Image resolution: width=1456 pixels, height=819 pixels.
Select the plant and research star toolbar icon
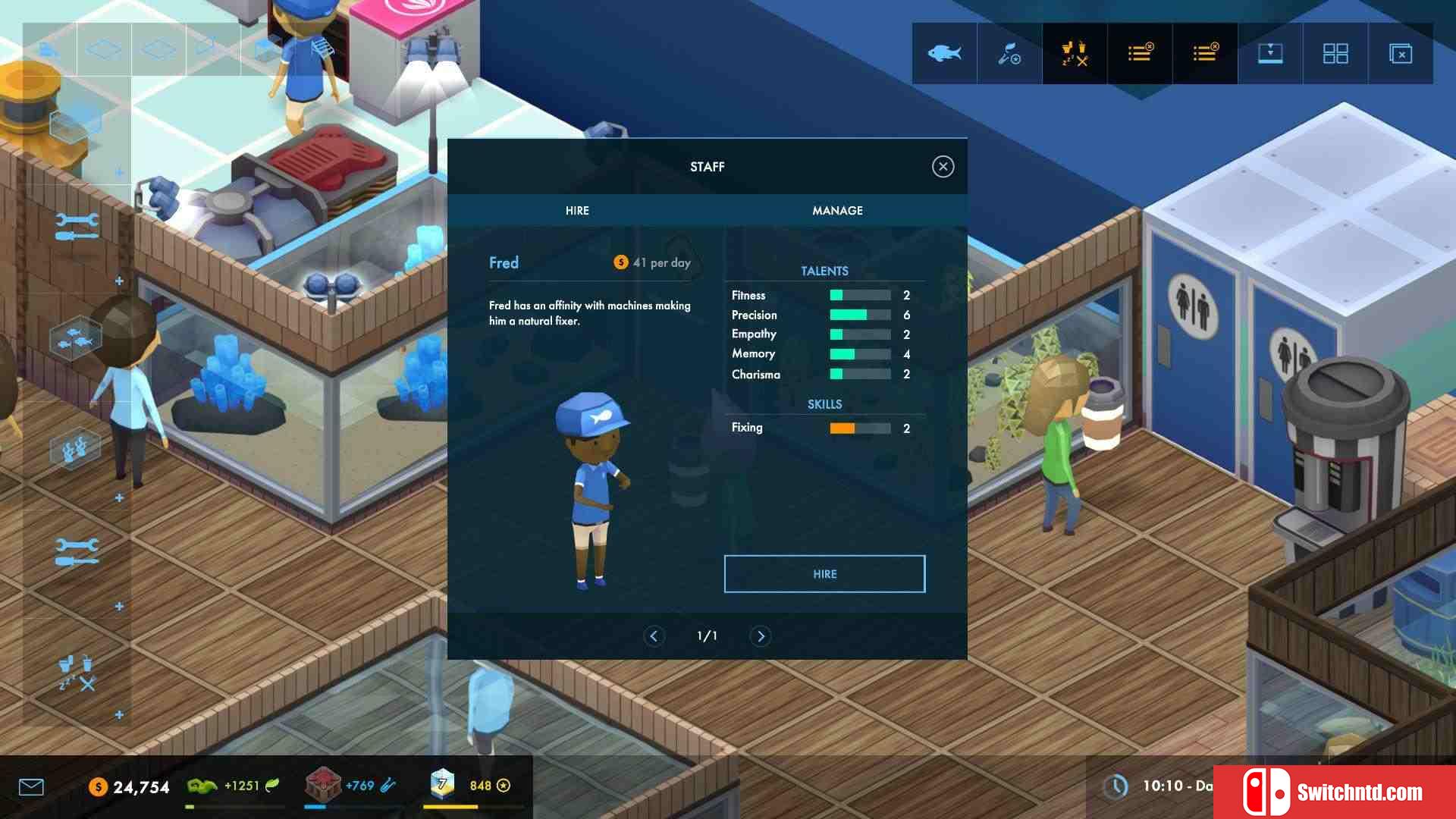(x=1009, y=54)
